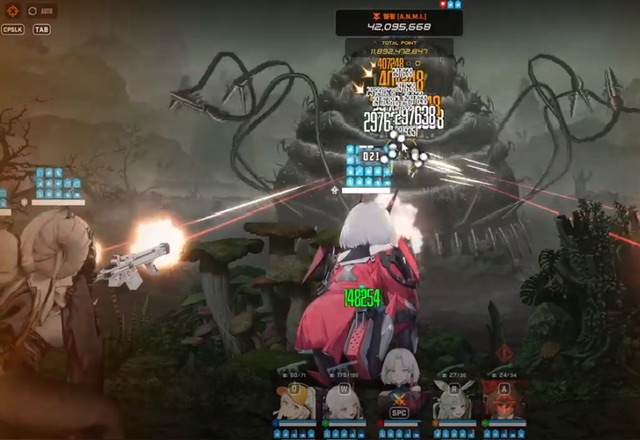Image resolution: width=640 pixels, height=440 pixels.
Task: Toggle the AUTO burst button
Action: click(x=40, y=11)
